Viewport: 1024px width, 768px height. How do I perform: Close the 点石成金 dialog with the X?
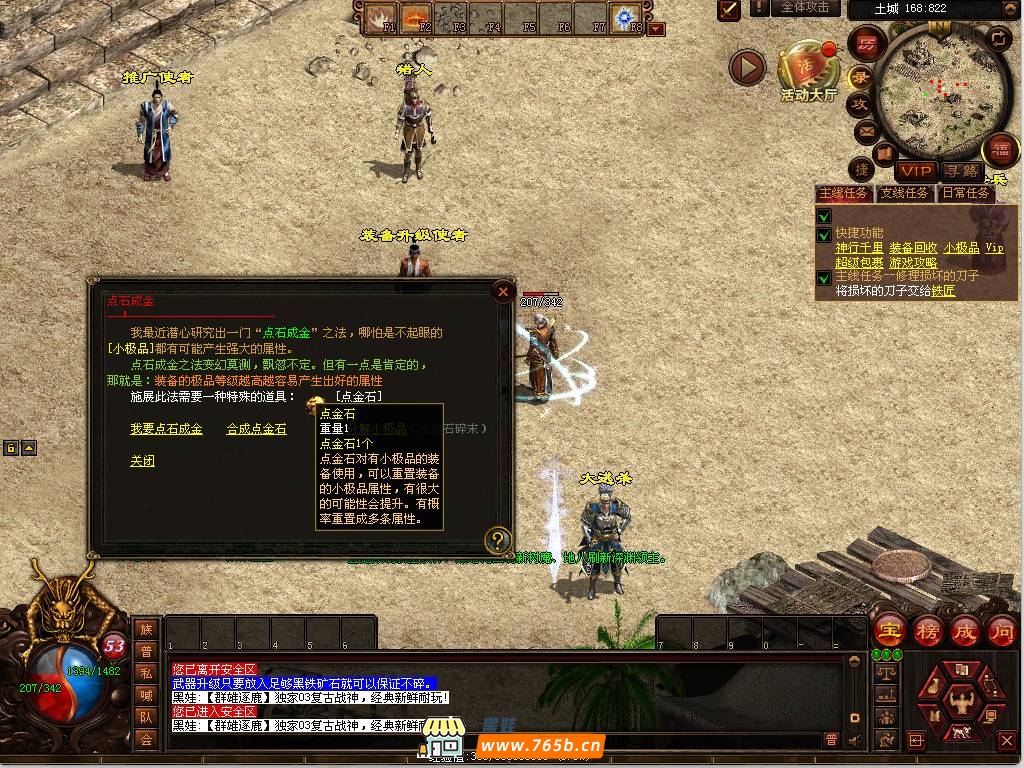point(503,292)
